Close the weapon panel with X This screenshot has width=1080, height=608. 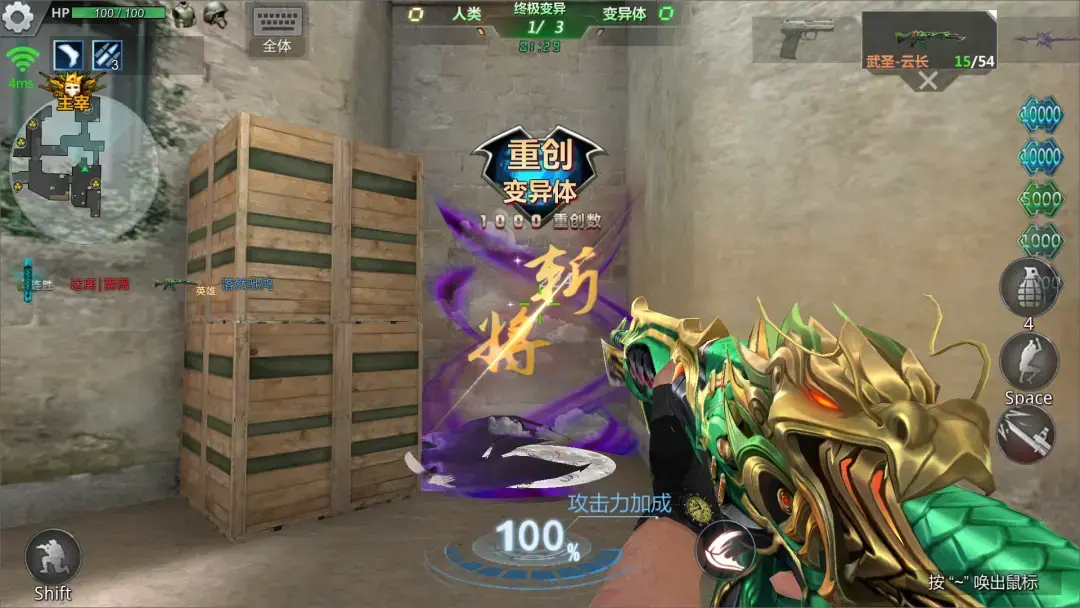pyautogui.click(x=928, y=81)
